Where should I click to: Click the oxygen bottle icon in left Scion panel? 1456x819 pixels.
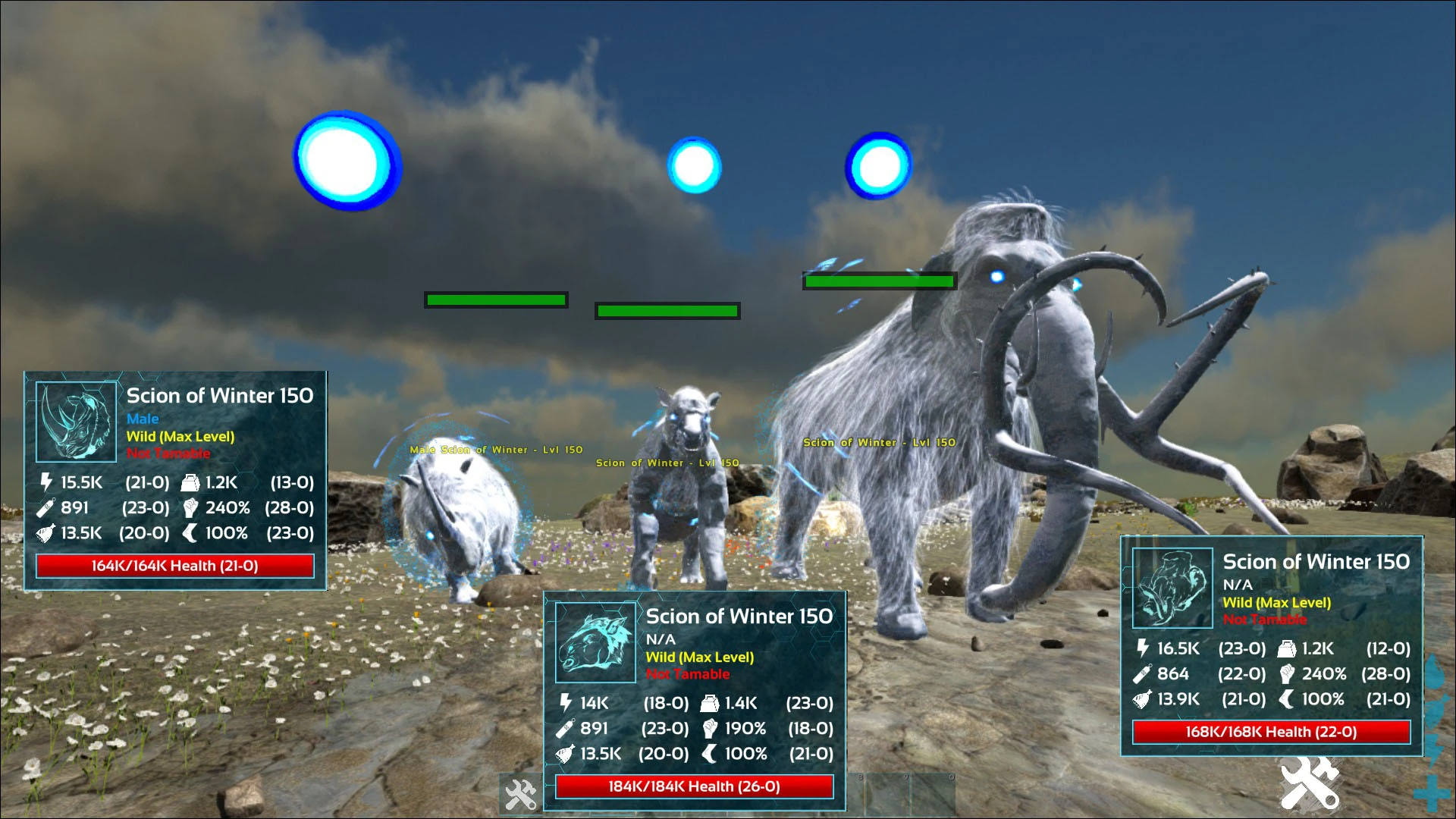coord(47,508)
